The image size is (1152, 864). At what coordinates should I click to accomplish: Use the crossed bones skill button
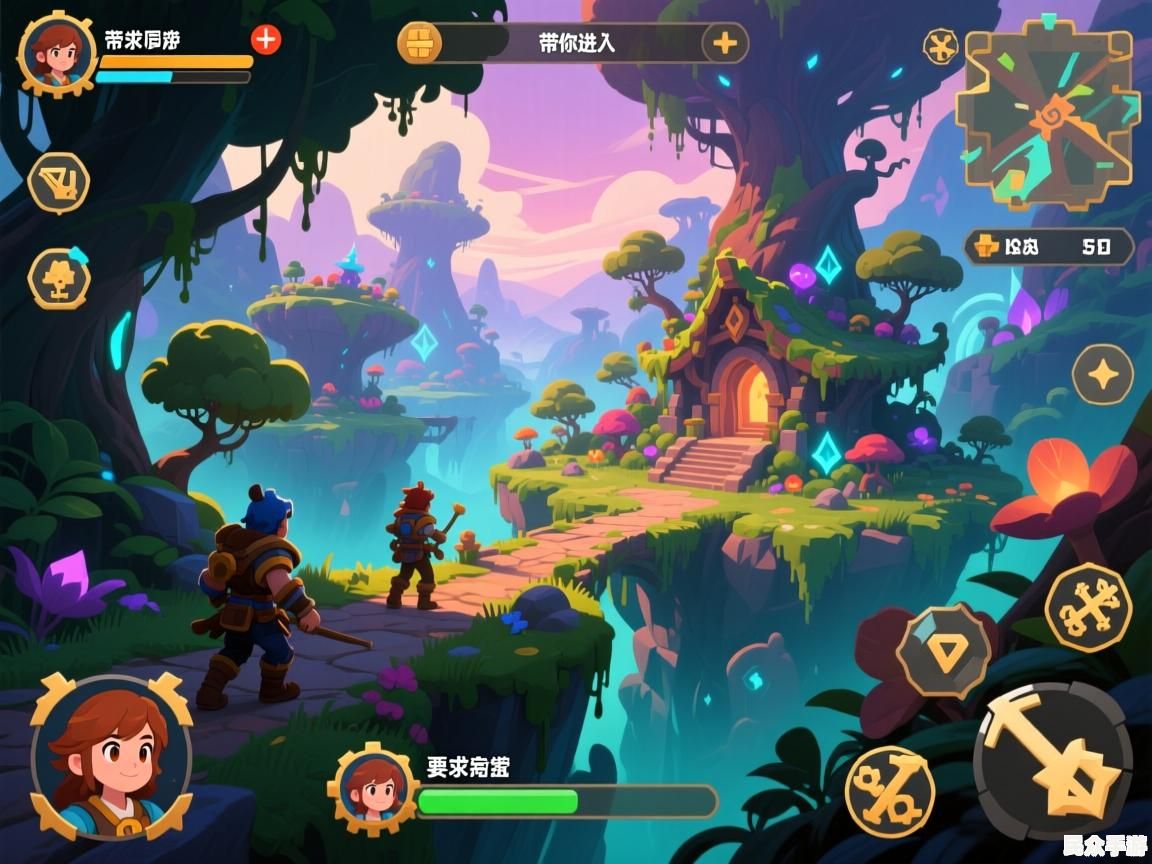(1088, 607)
